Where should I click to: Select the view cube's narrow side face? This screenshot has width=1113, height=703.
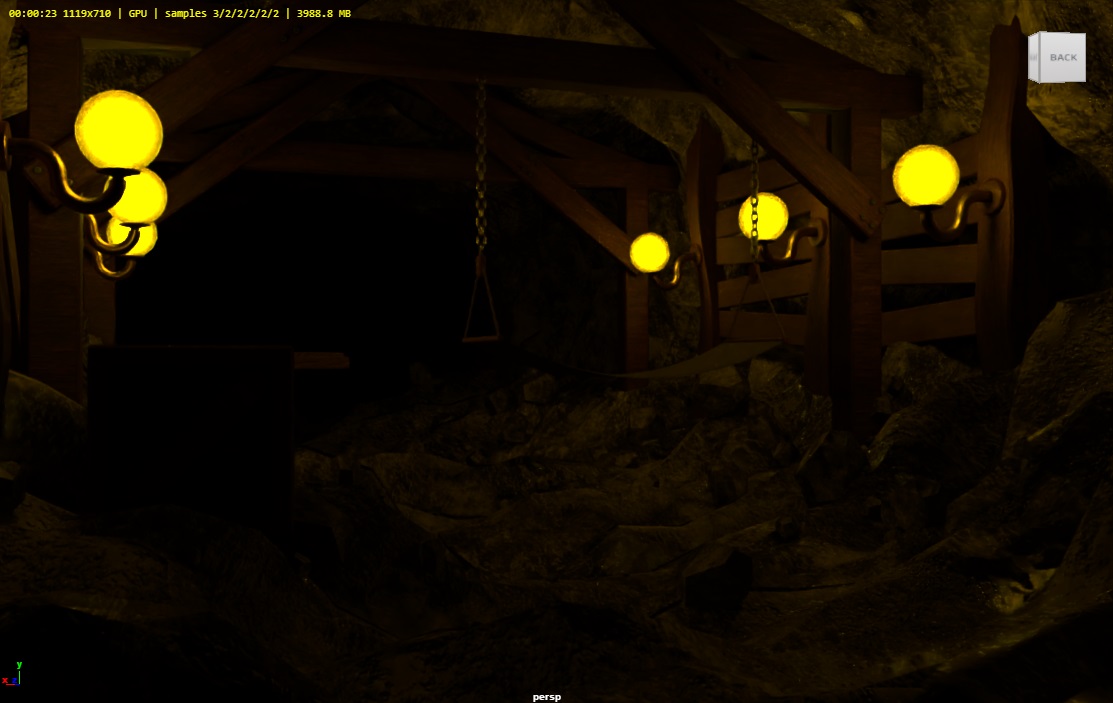tap(1035, 57)
